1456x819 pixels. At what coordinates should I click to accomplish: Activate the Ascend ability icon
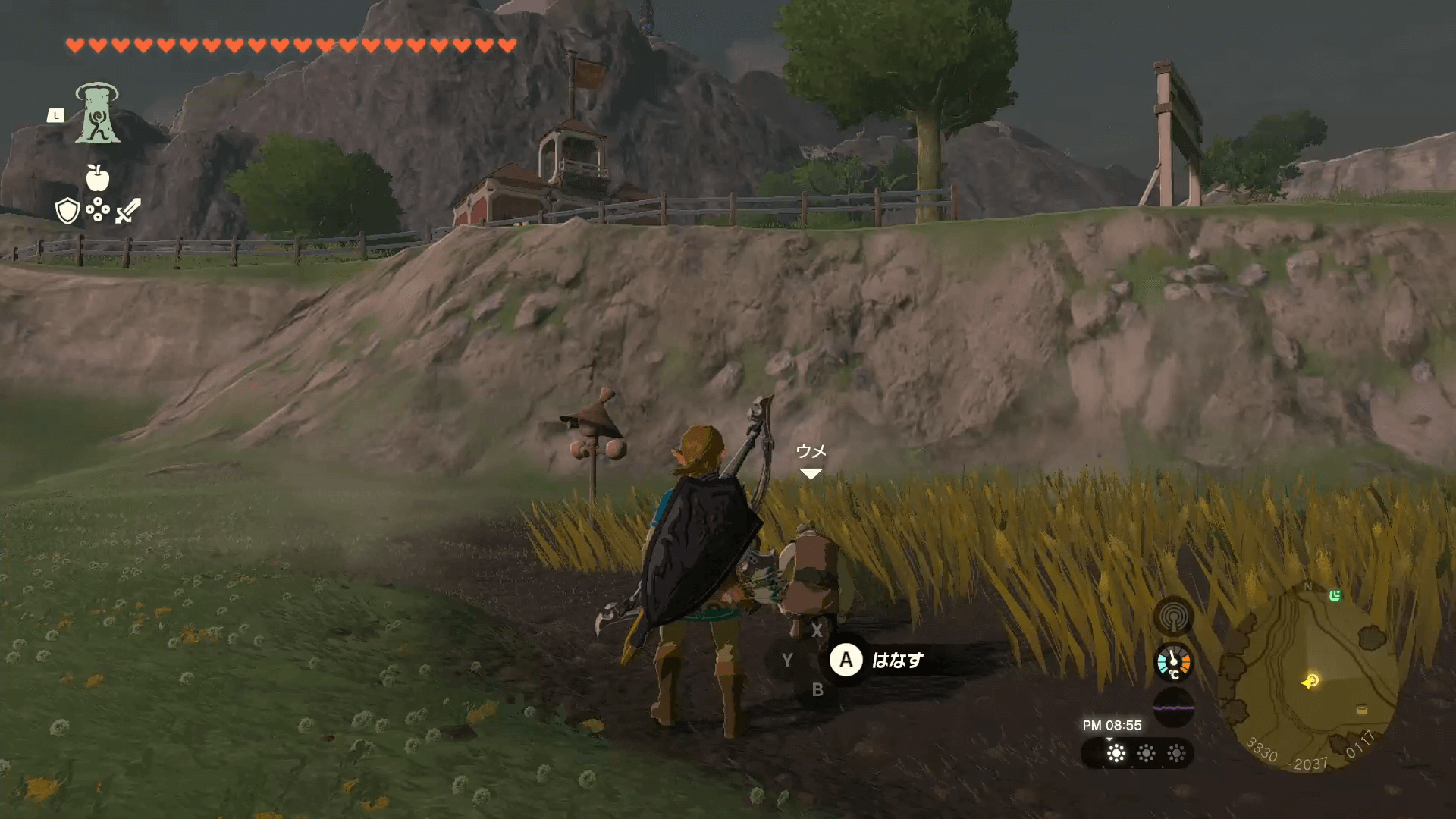pos(97,114)
